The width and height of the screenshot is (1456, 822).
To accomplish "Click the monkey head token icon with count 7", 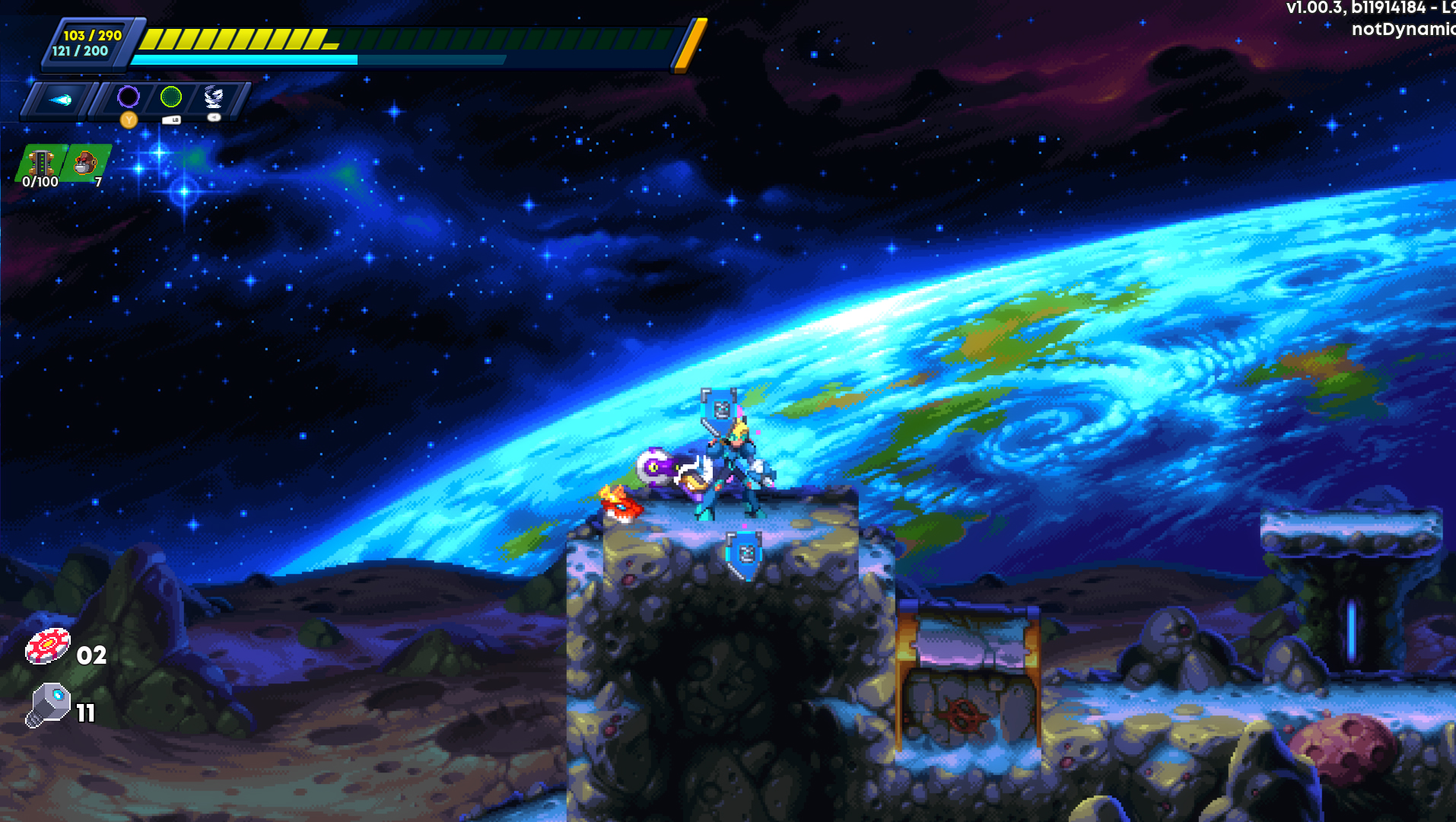I will pyautogui.click(x=84, y=161).
